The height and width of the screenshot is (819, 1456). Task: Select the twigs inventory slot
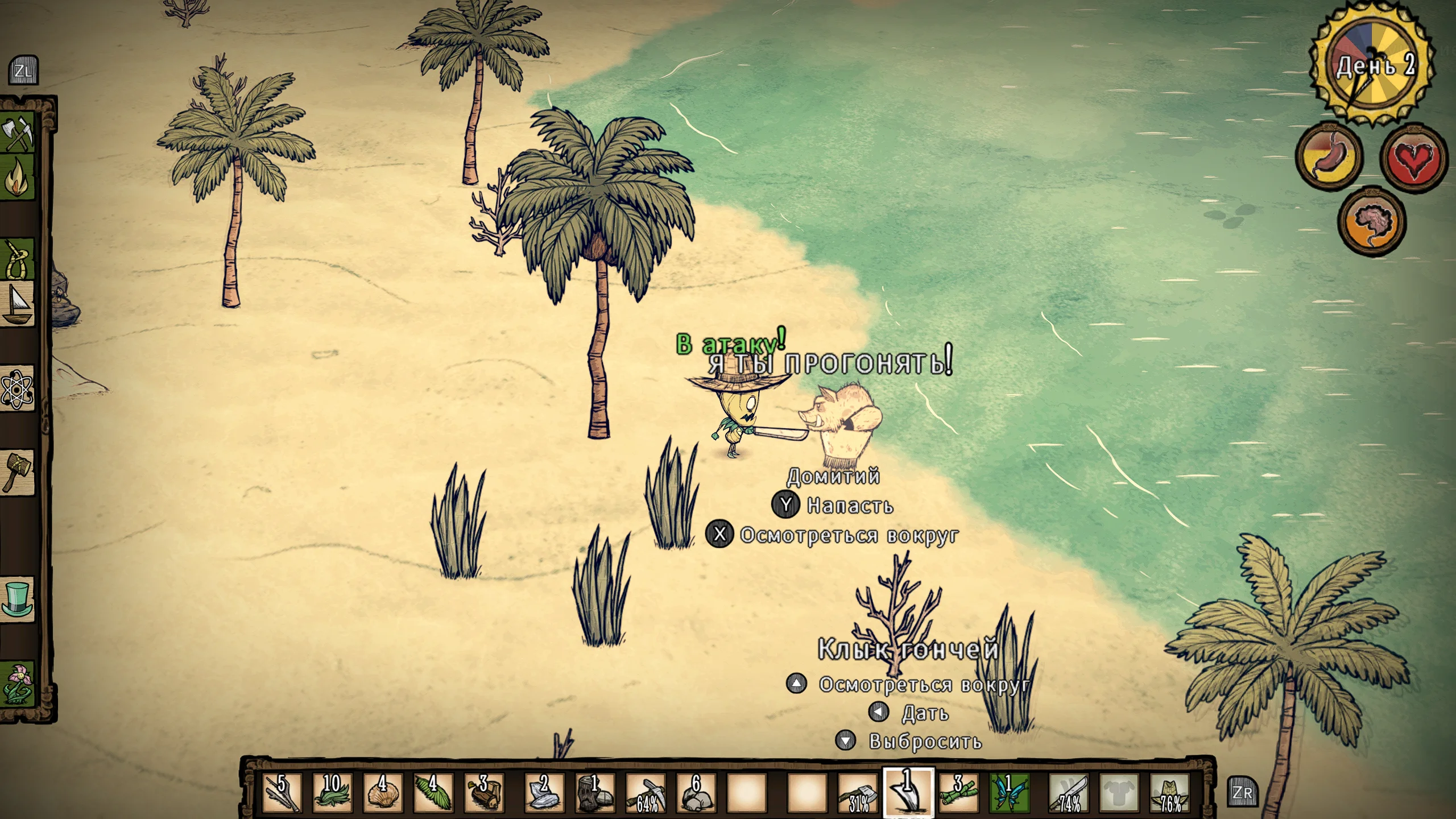[x=283, y=792]
